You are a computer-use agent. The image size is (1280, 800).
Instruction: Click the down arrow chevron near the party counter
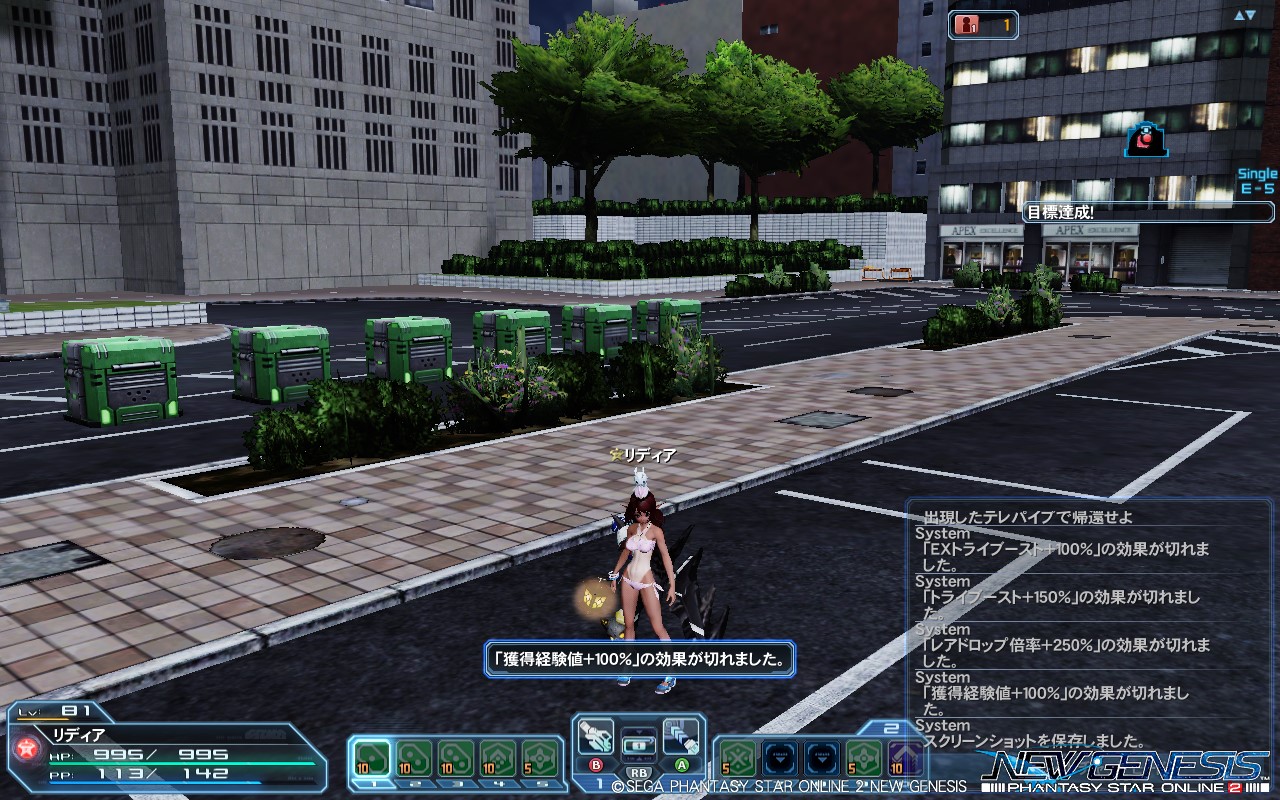[1250, 14]
